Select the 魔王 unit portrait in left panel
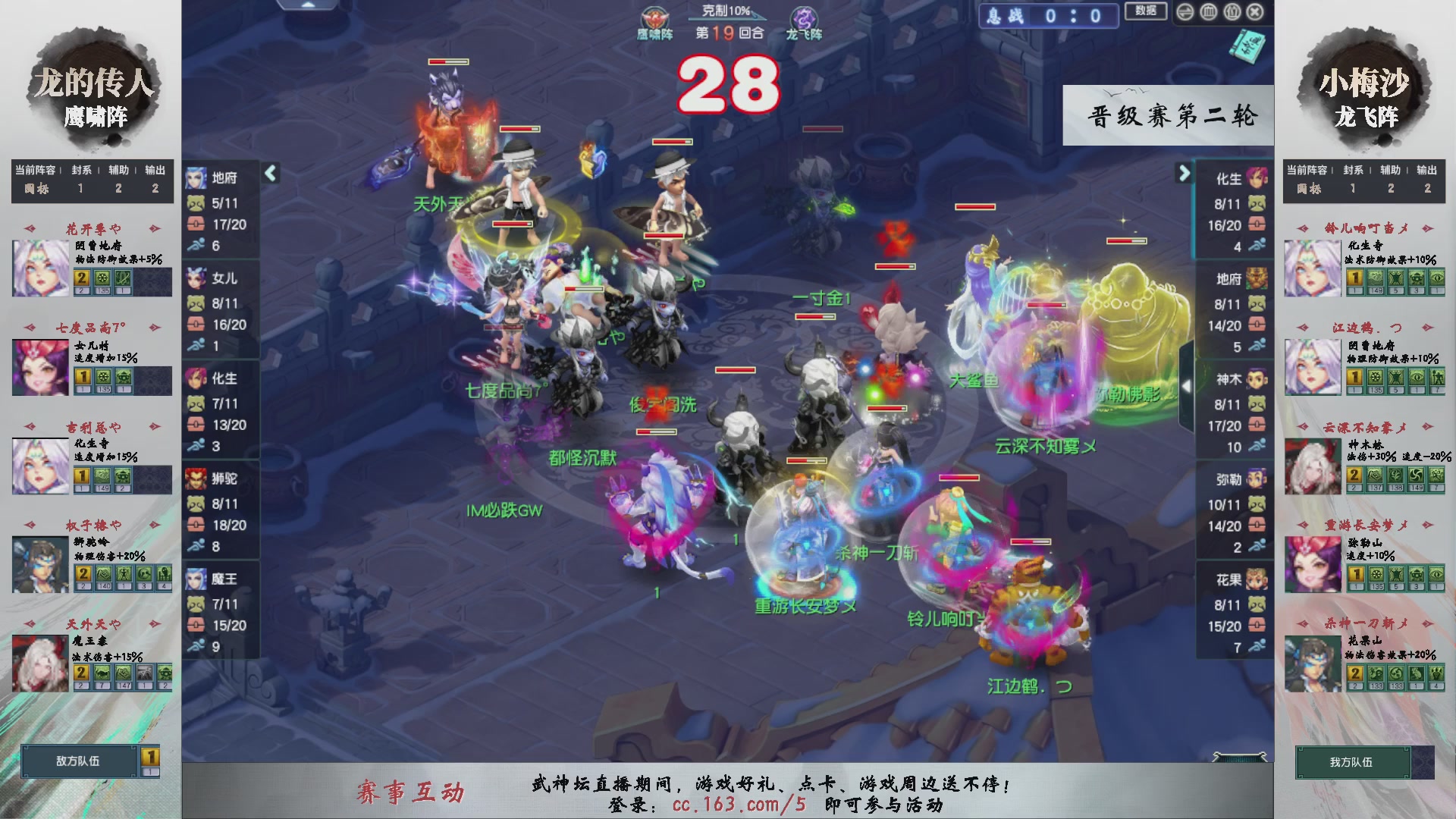The height and width of the screenshot is (819, 1456). click(196, 579)
